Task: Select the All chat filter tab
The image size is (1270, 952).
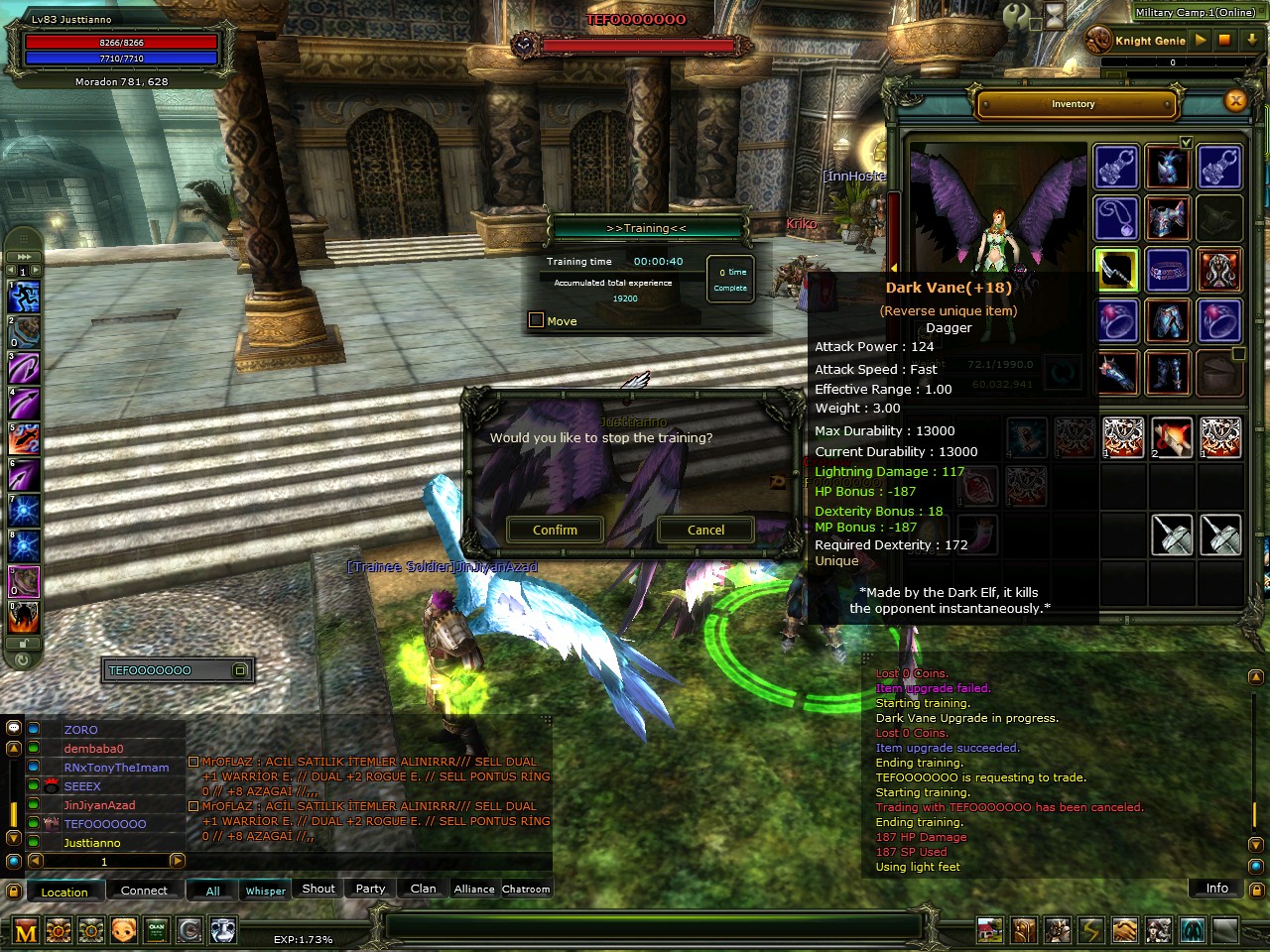Action: coord(212,890)
